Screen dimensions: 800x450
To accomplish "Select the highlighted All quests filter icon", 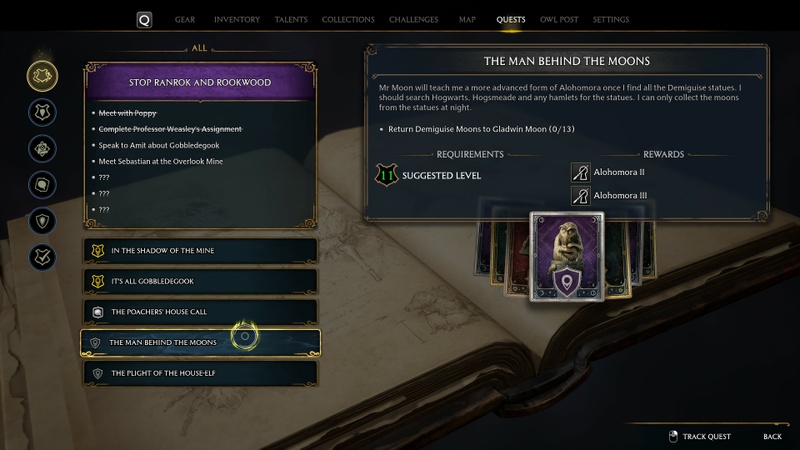I will pyautogui.click(x=42, y=75).
